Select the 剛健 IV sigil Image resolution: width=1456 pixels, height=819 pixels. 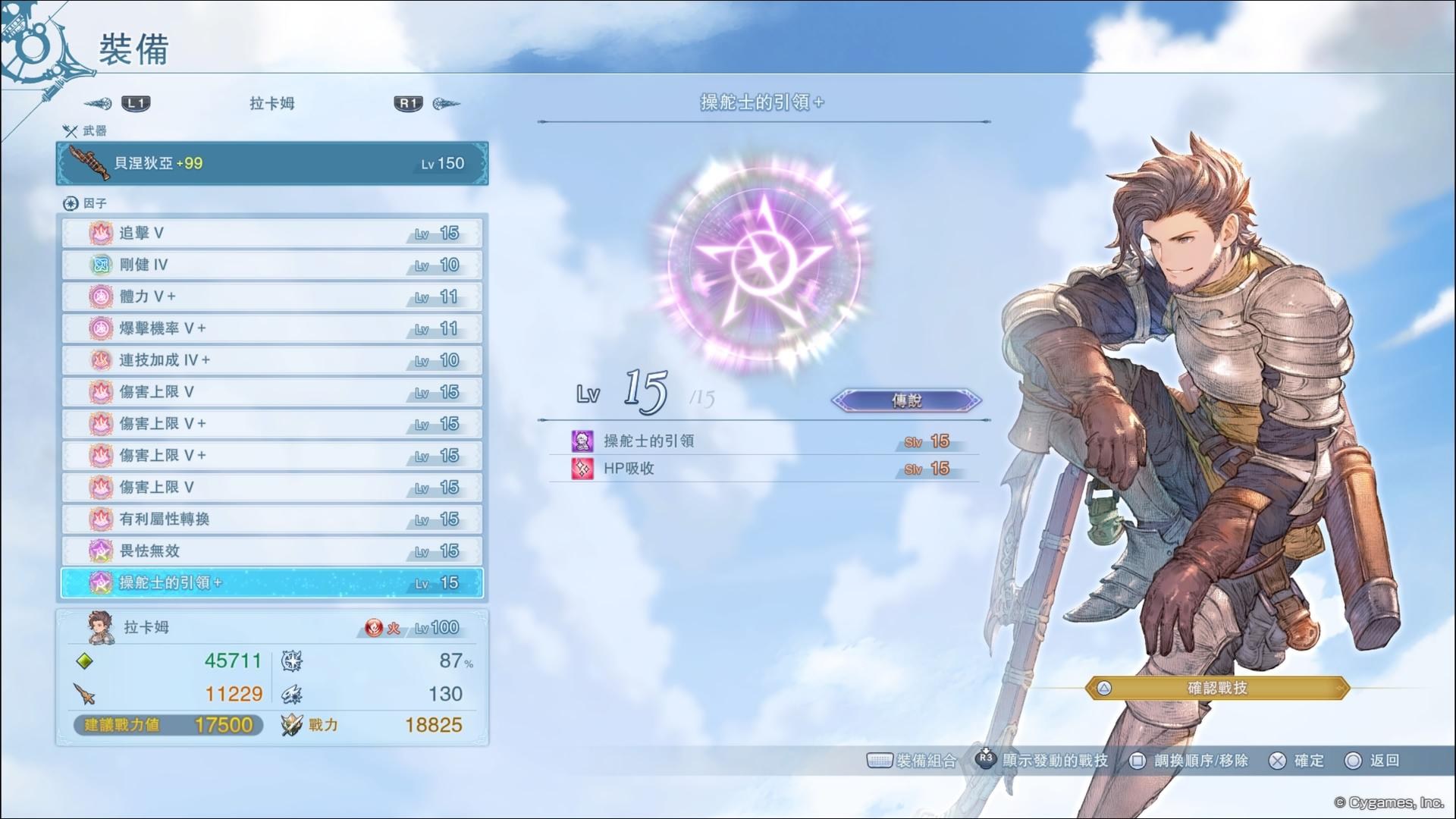(x=271, y=265)
